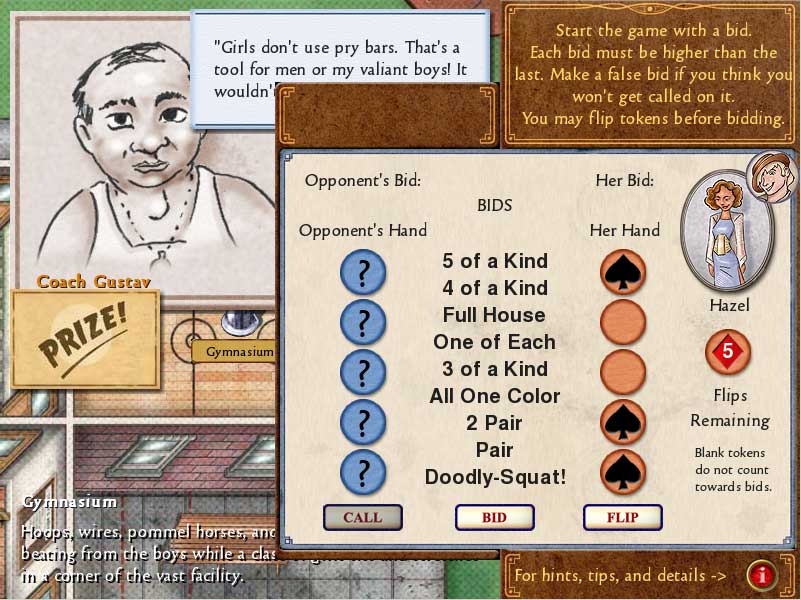
Task: Select the 2 Pair bid
Action: (x=495, y=423)
